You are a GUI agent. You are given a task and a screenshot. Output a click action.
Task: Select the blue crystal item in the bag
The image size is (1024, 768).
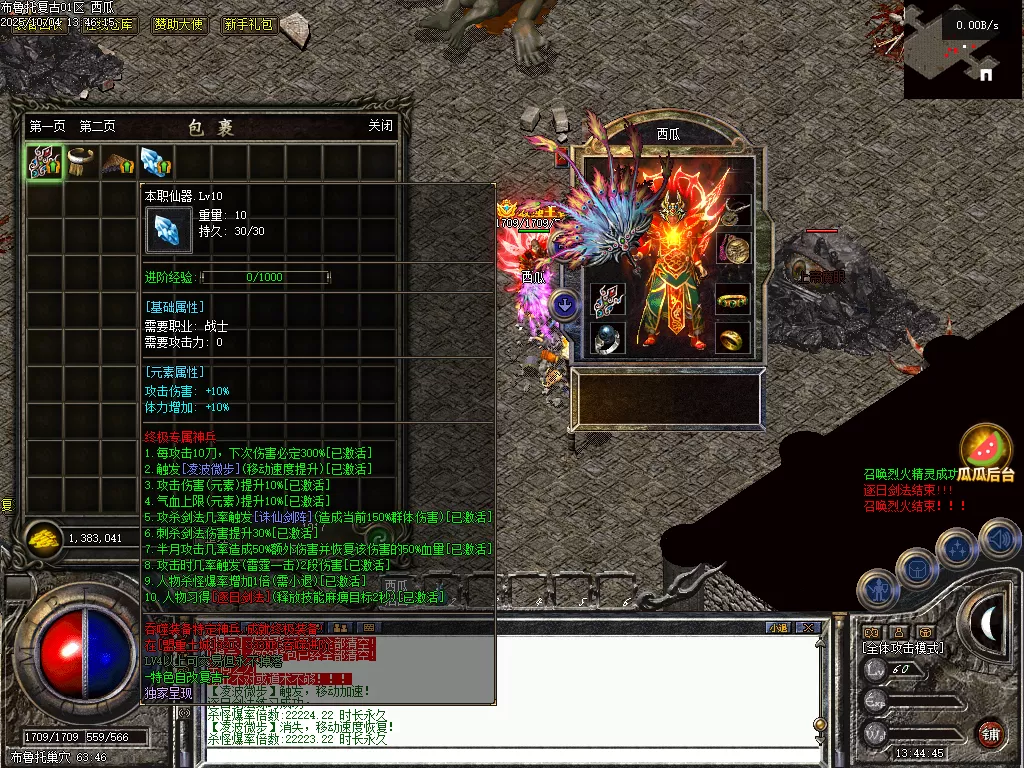pos(155,163)
